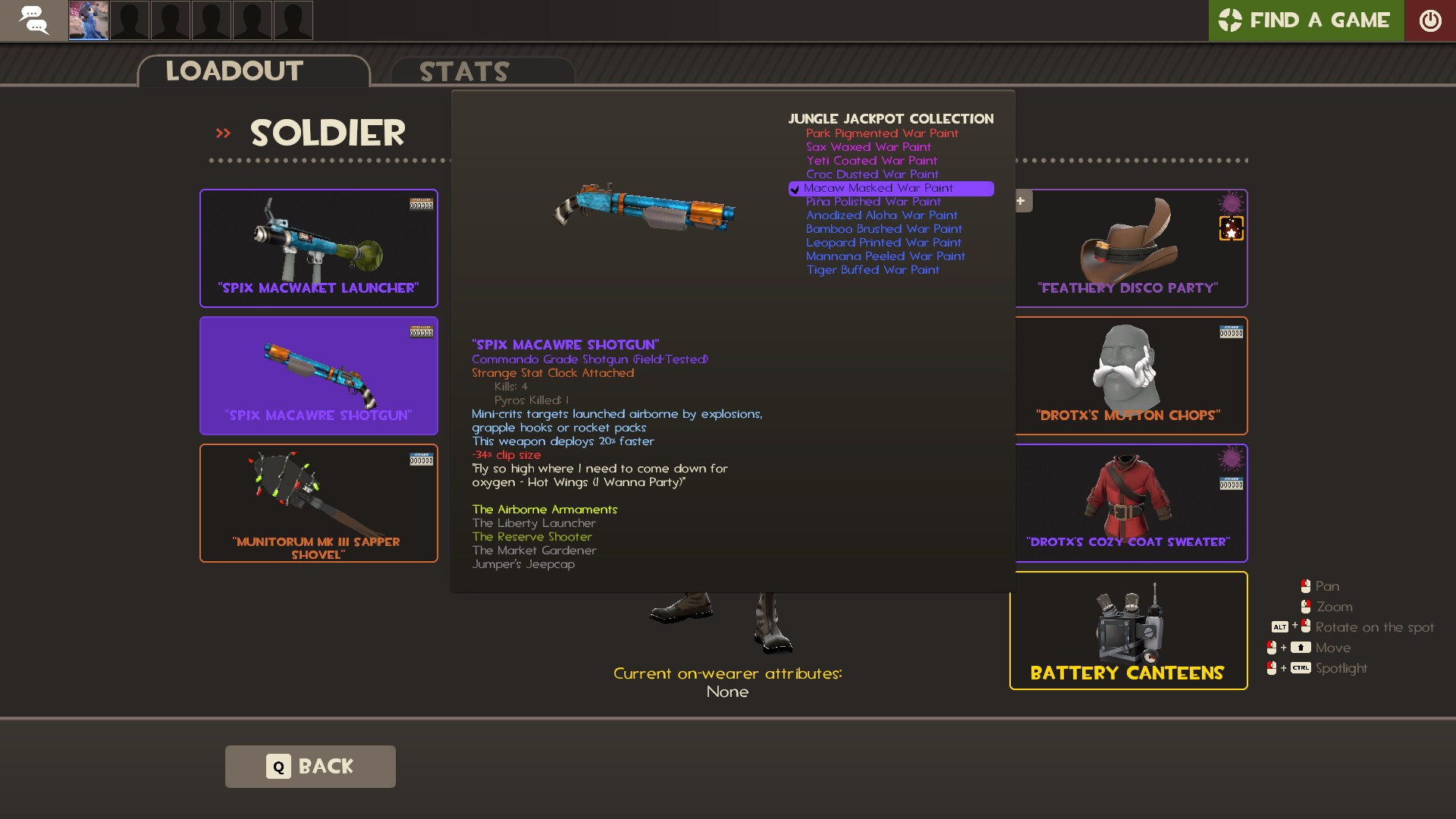Expand the plus button on Feathery Disco Party slot
This screenshot has height=819, width=1456.
click(1022, 201)
